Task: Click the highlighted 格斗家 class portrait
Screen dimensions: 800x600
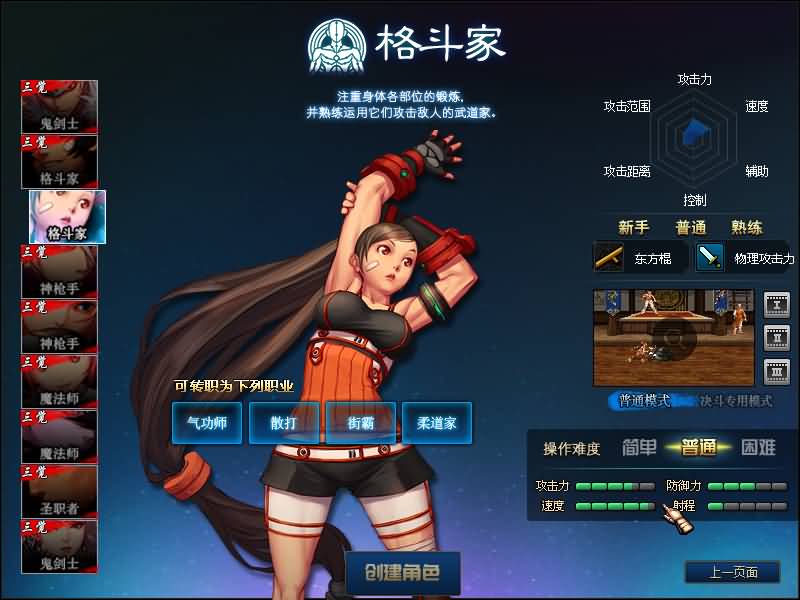Action: point(67,216)
